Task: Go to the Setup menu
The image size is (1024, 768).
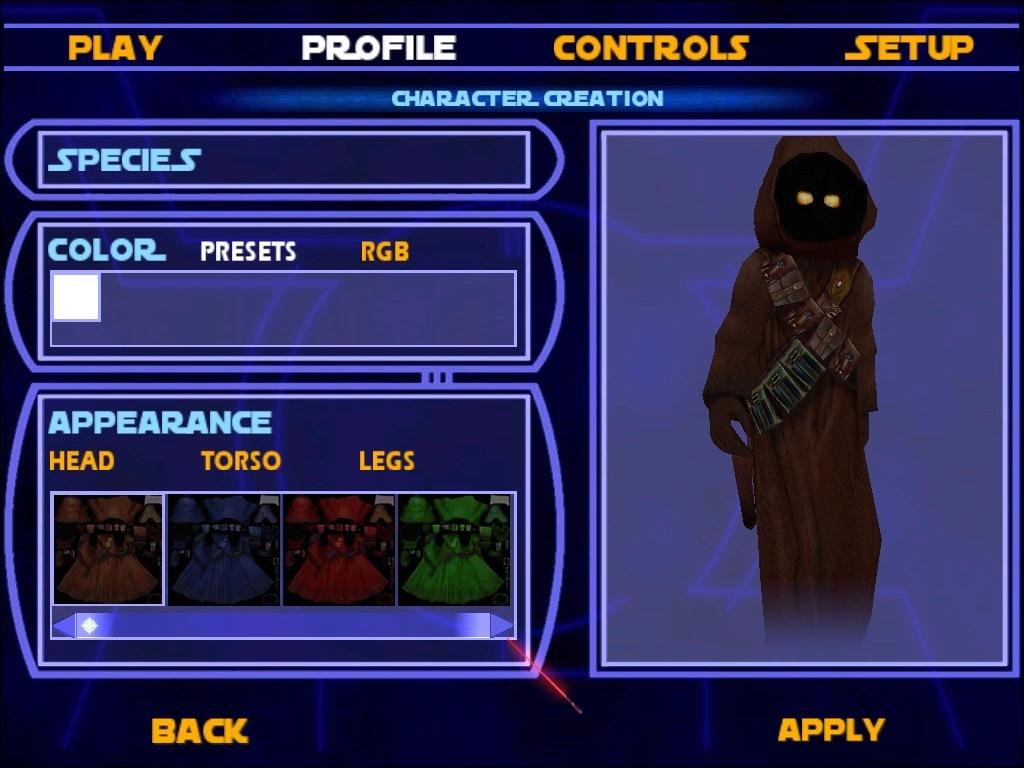Action: (x=909, y=47)
